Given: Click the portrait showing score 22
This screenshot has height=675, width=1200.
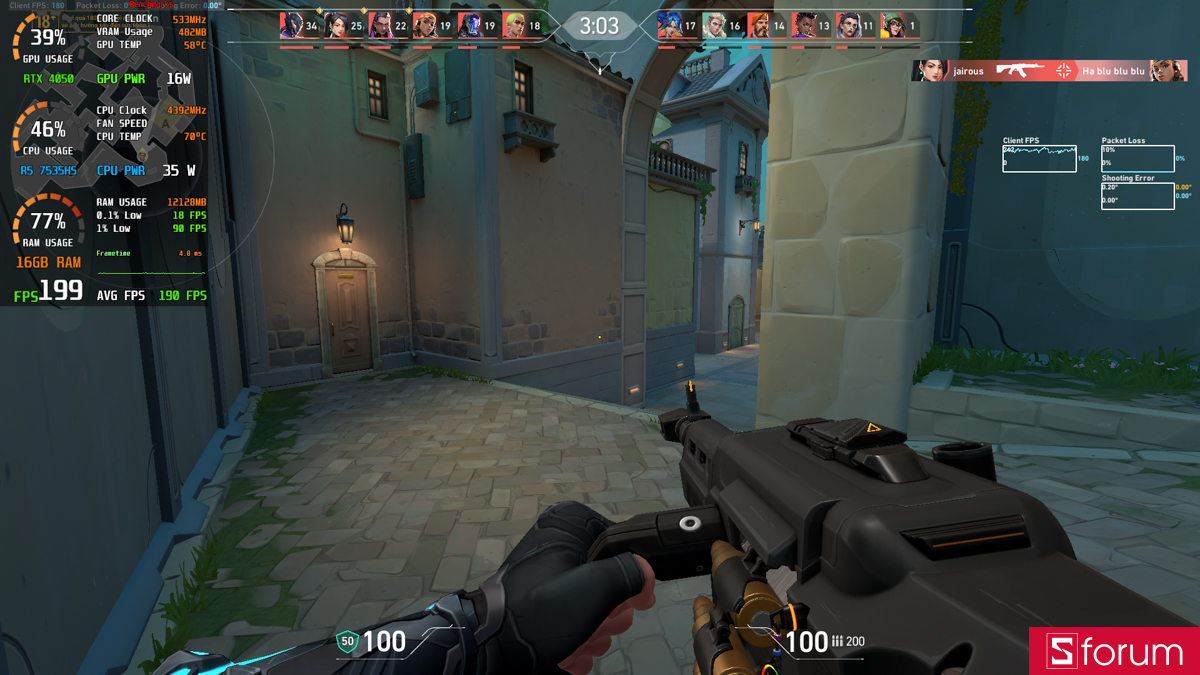Looking at the screenshot, I should [380, 26].
